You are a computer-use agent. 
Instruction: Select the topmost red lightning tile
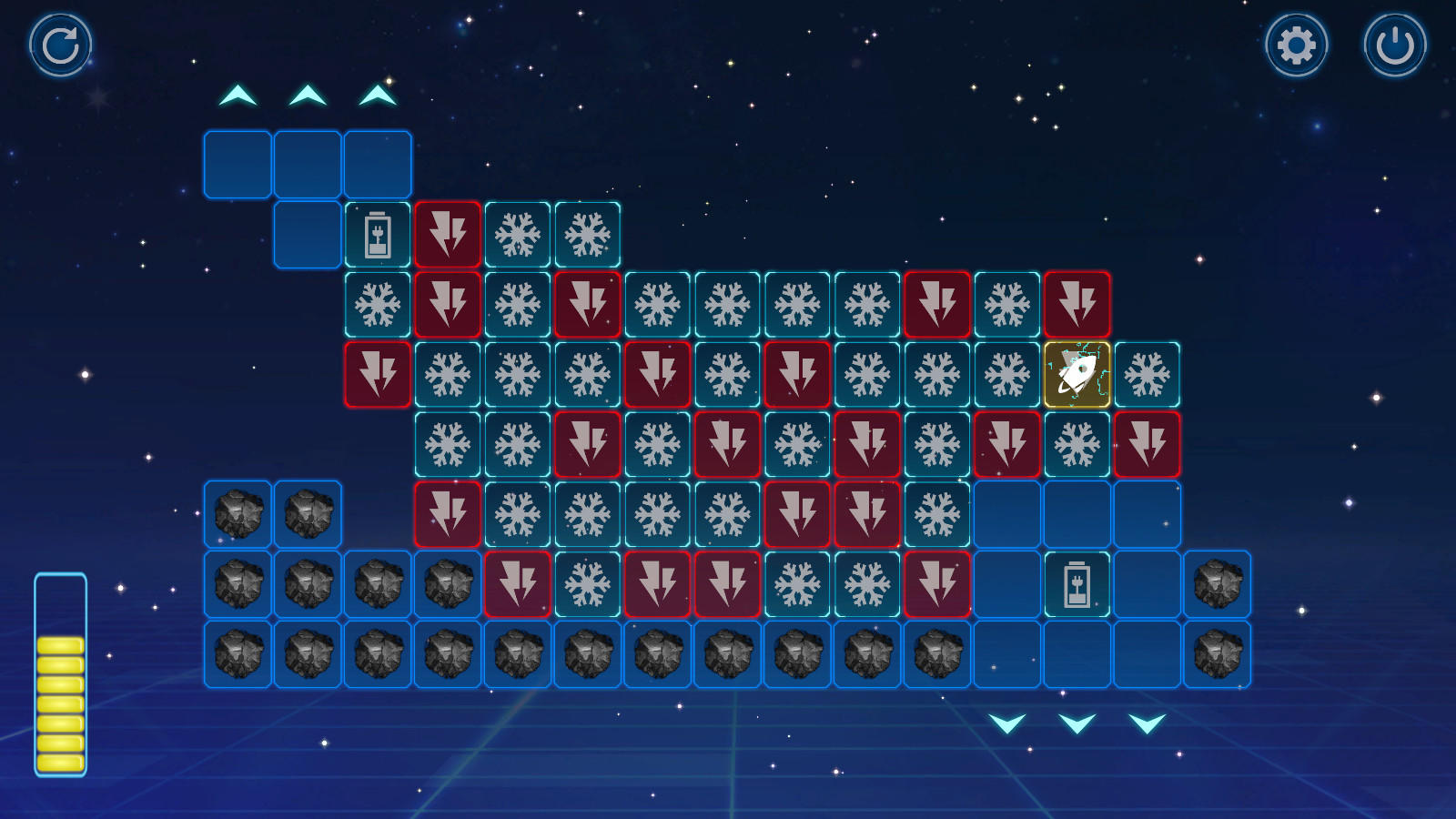coord(448,233)
